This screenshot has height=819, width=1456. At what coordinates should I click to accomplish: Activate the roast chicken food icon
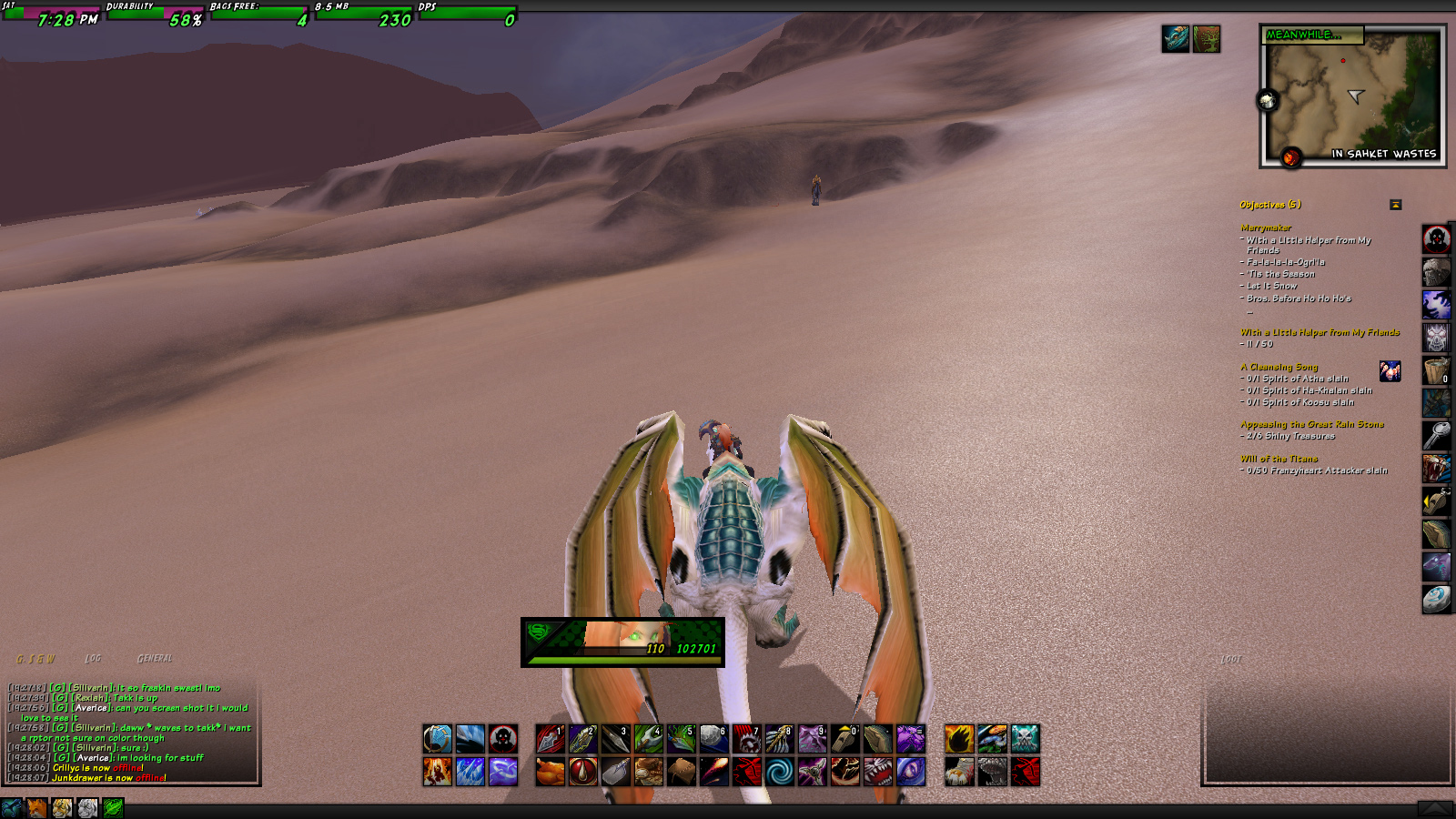550,772
